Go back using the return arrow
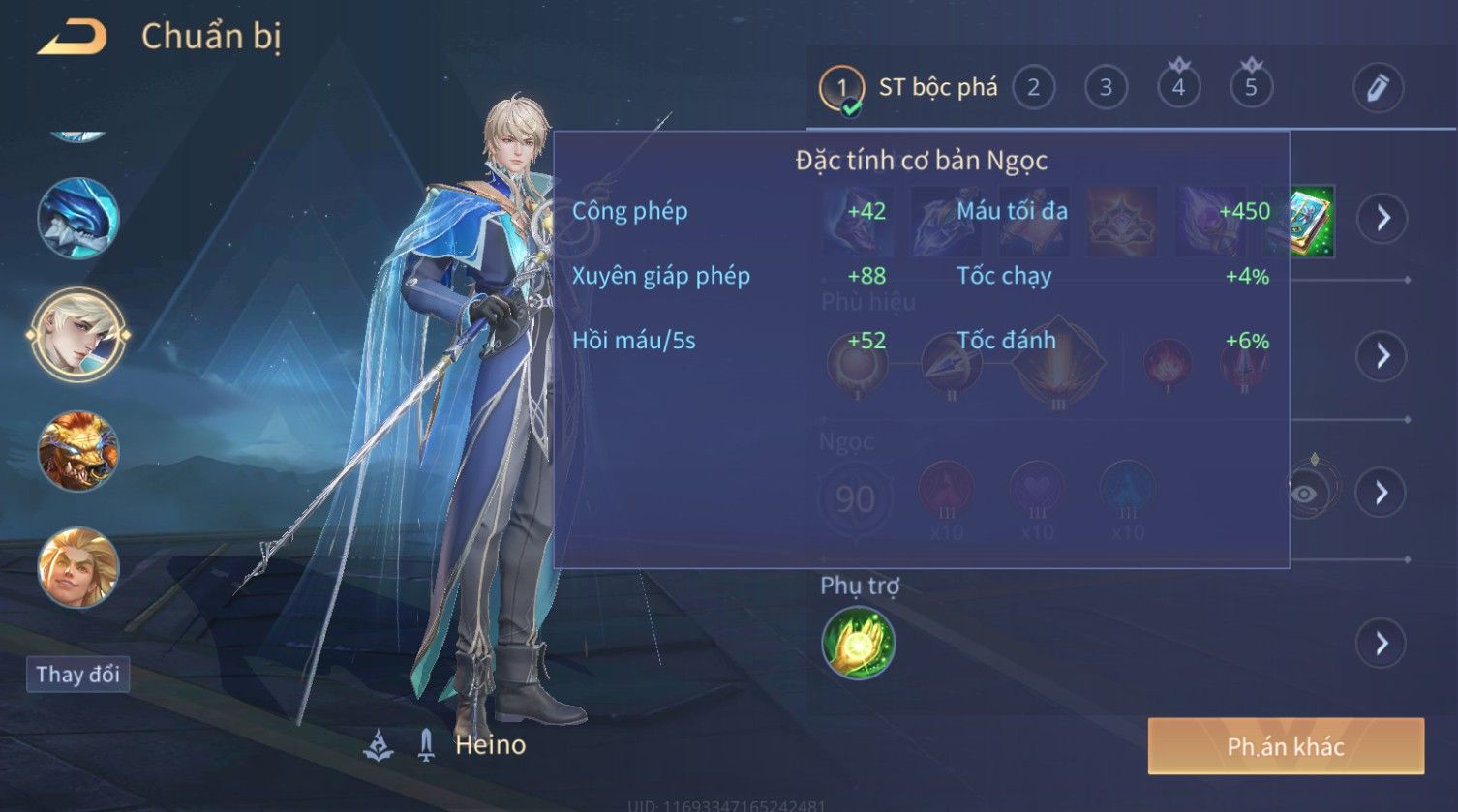Screen dimensions: 1458x812 pos(72,39)
